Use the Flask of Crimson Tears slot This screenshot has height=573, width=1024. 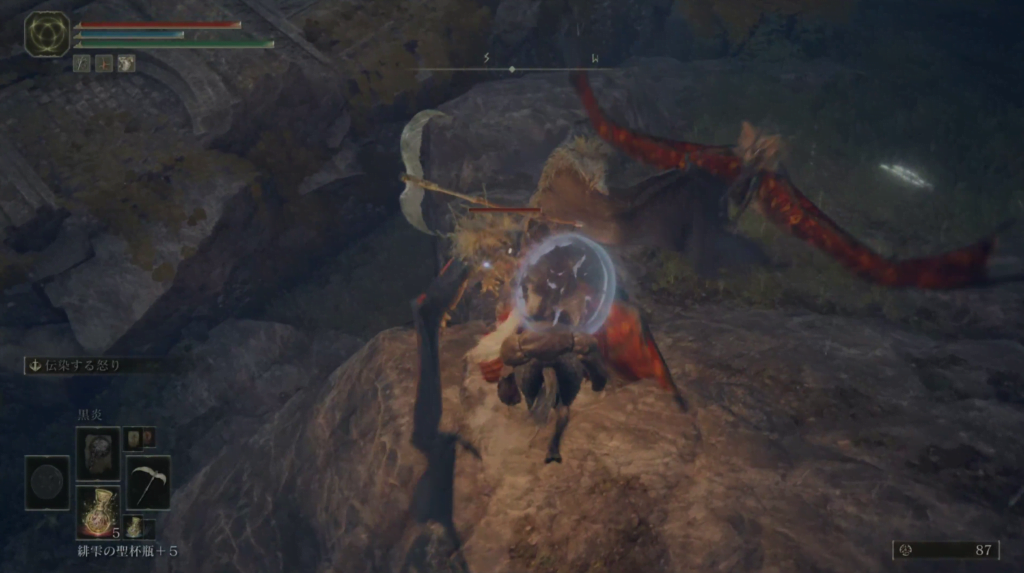pos(97,511)
